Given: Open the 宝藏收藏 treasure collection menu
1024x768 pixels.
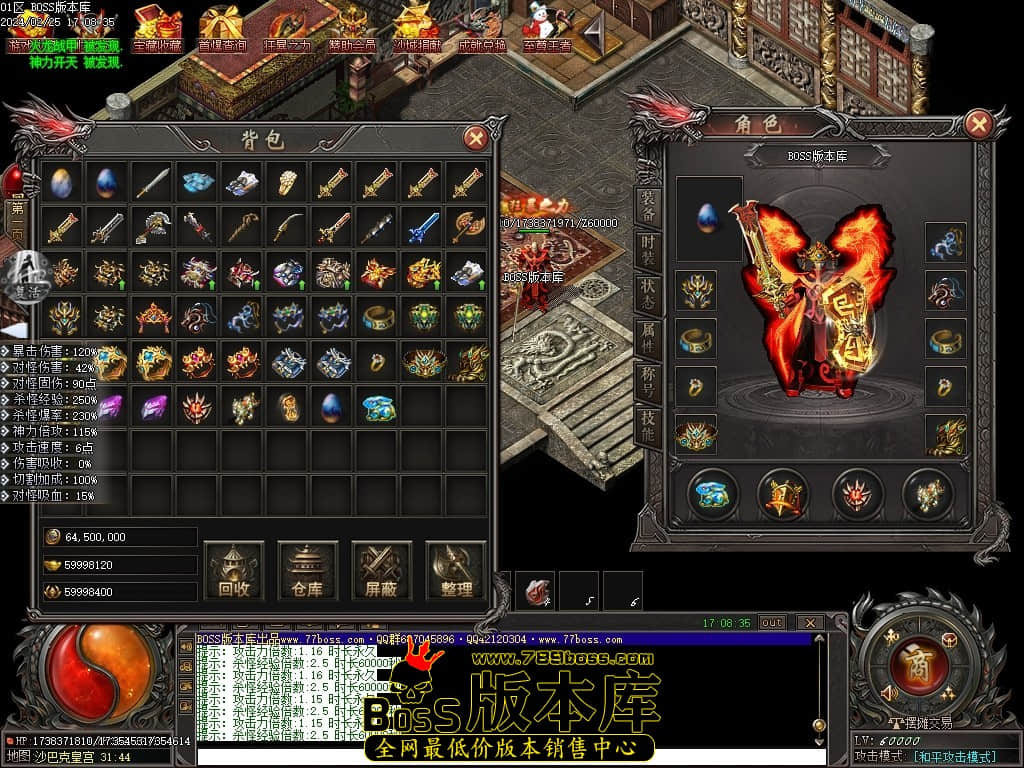Looking at the screenshot, I should click(x=157, y=29).
